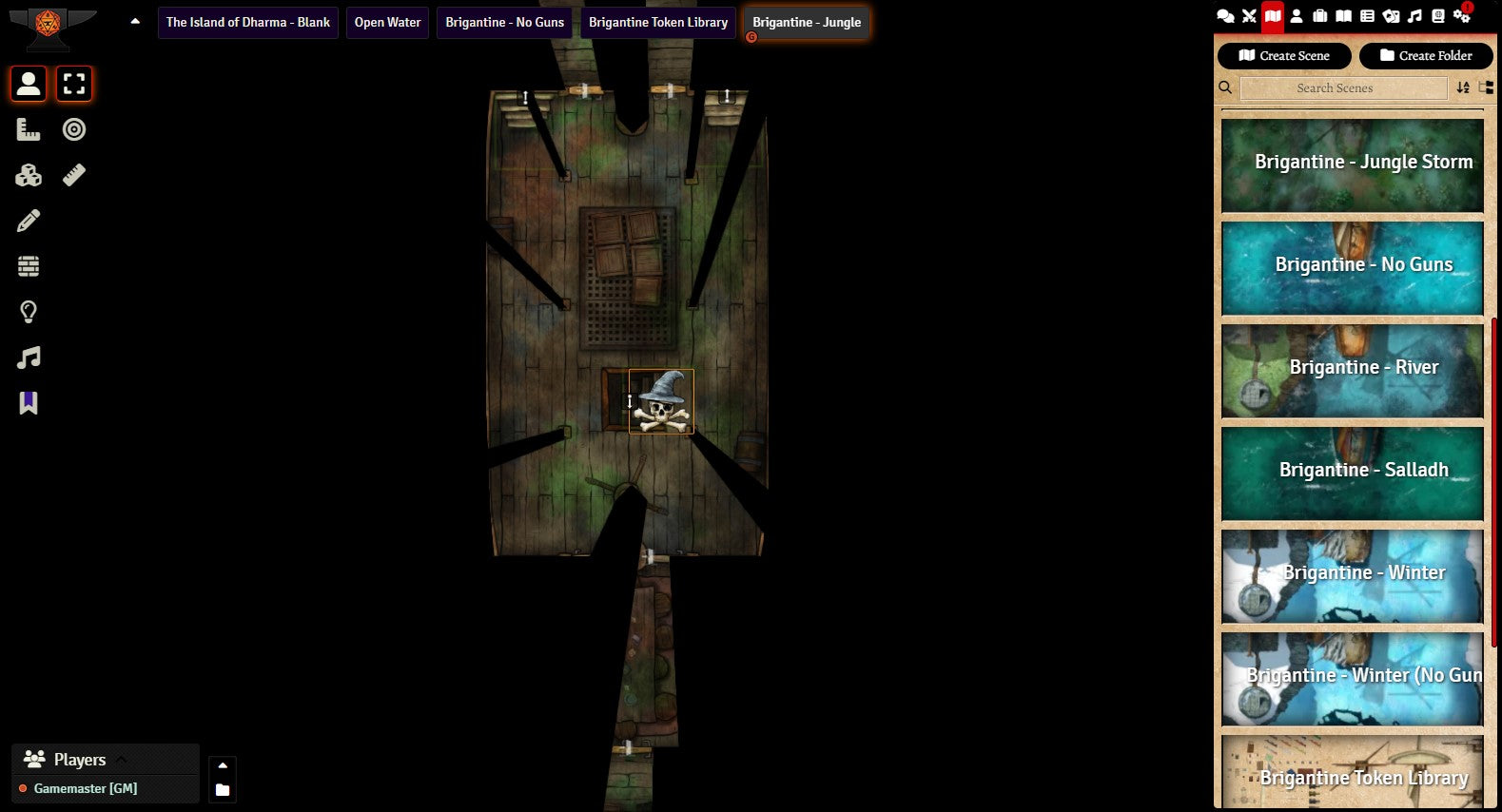Switch to The Island of Dharma - Blank scene
This screenshot has width=1502, height=812.
[x=247, y=23]
